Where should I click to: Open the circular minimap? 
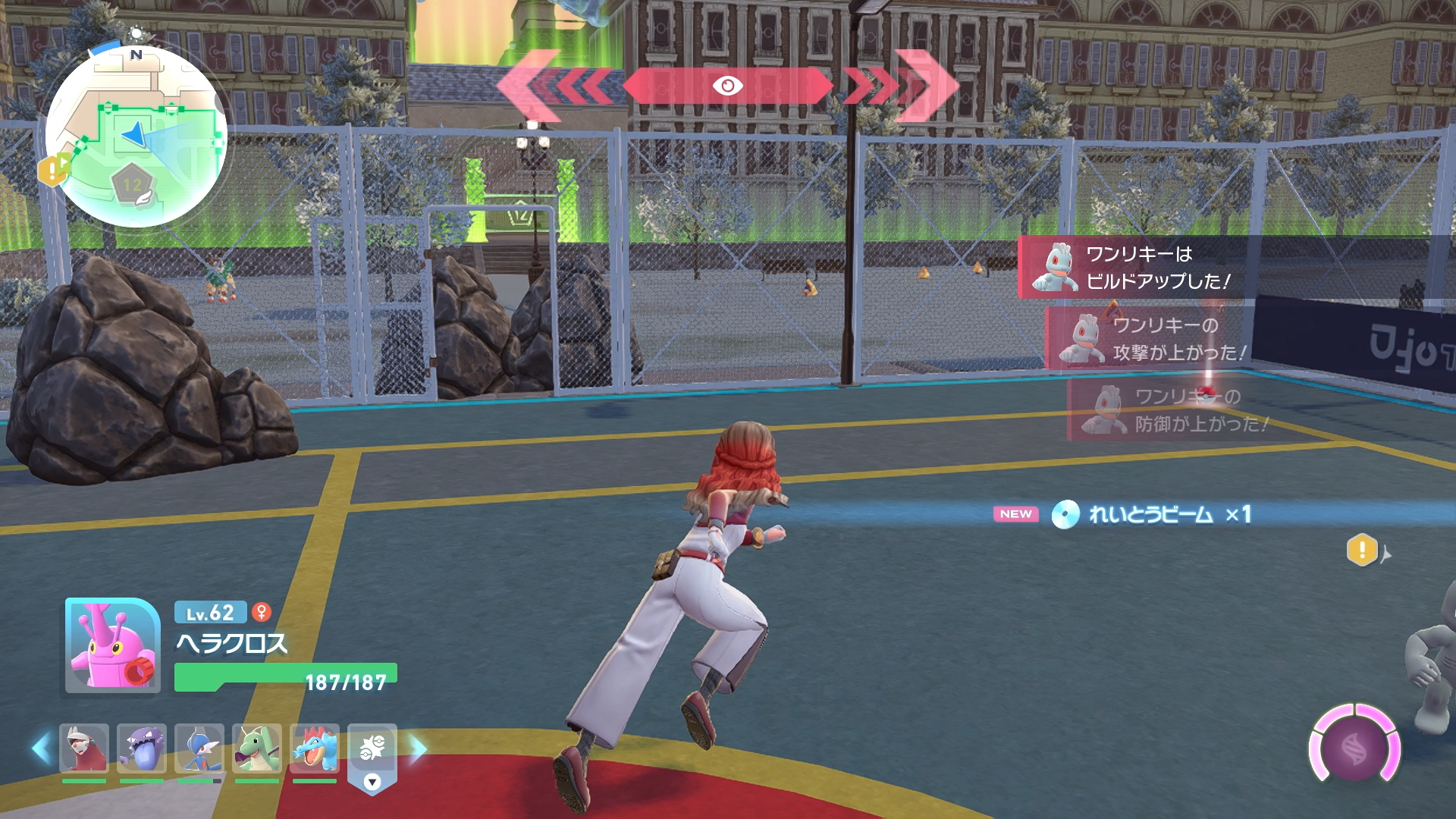(136, 136)
